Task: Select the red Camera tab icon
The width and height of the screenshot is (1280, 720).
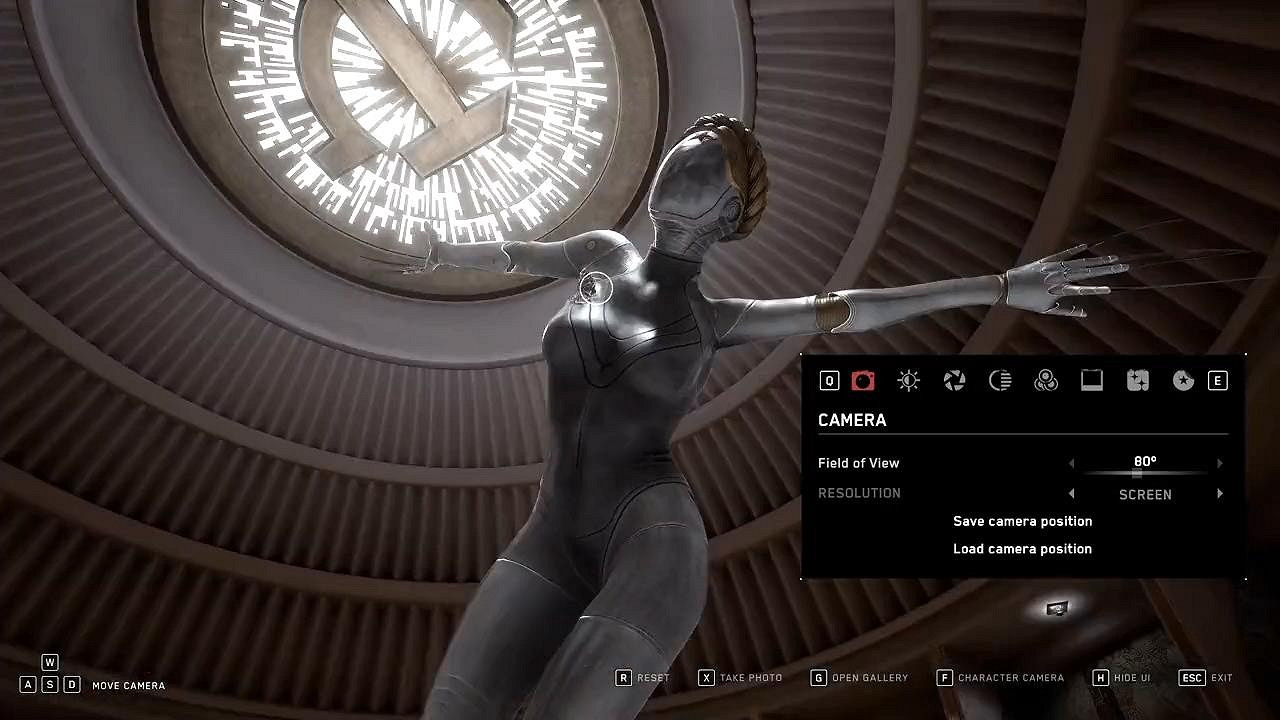Action: (863, 380)
